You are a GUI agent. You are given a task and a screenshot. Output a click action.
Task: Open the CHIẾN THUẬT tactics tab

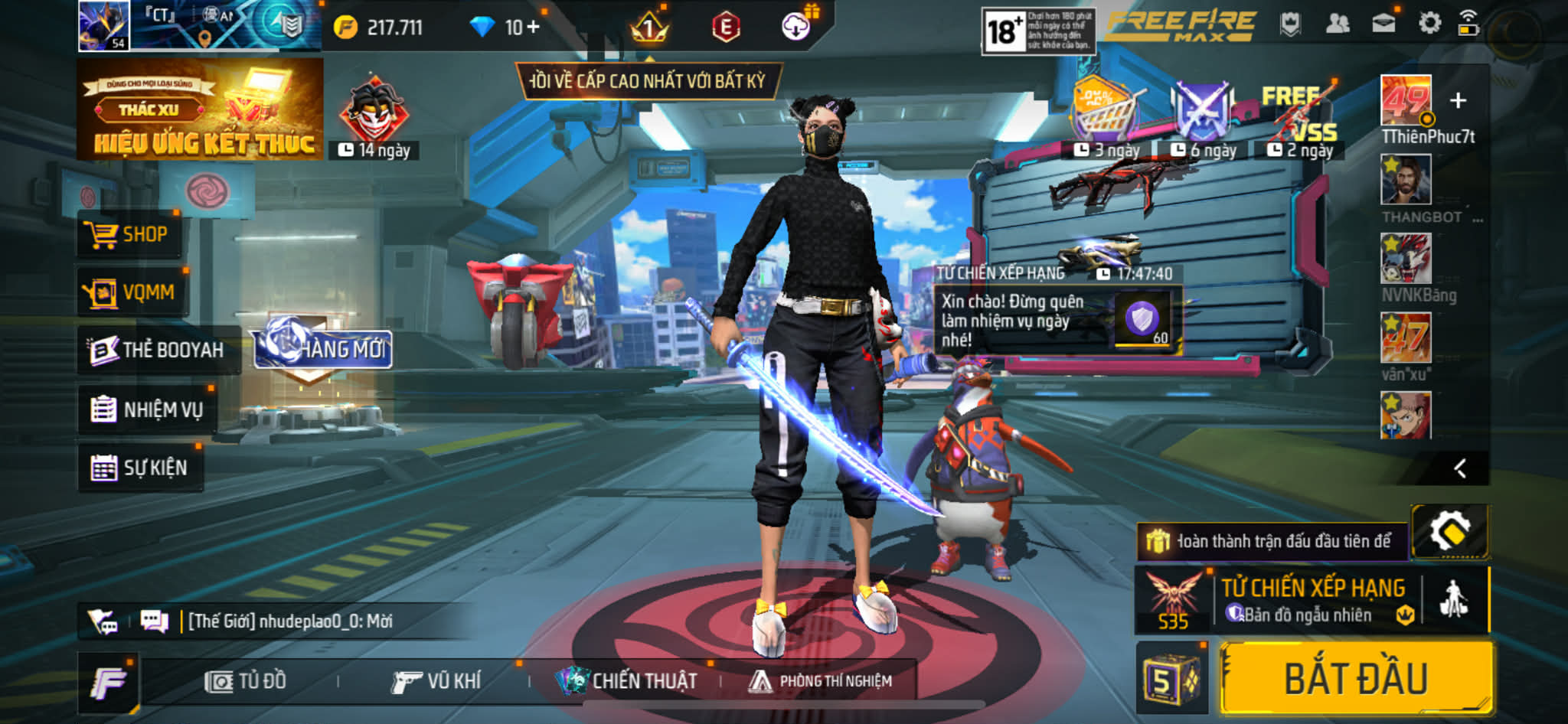pyautogui.click(x=628, y=681)
